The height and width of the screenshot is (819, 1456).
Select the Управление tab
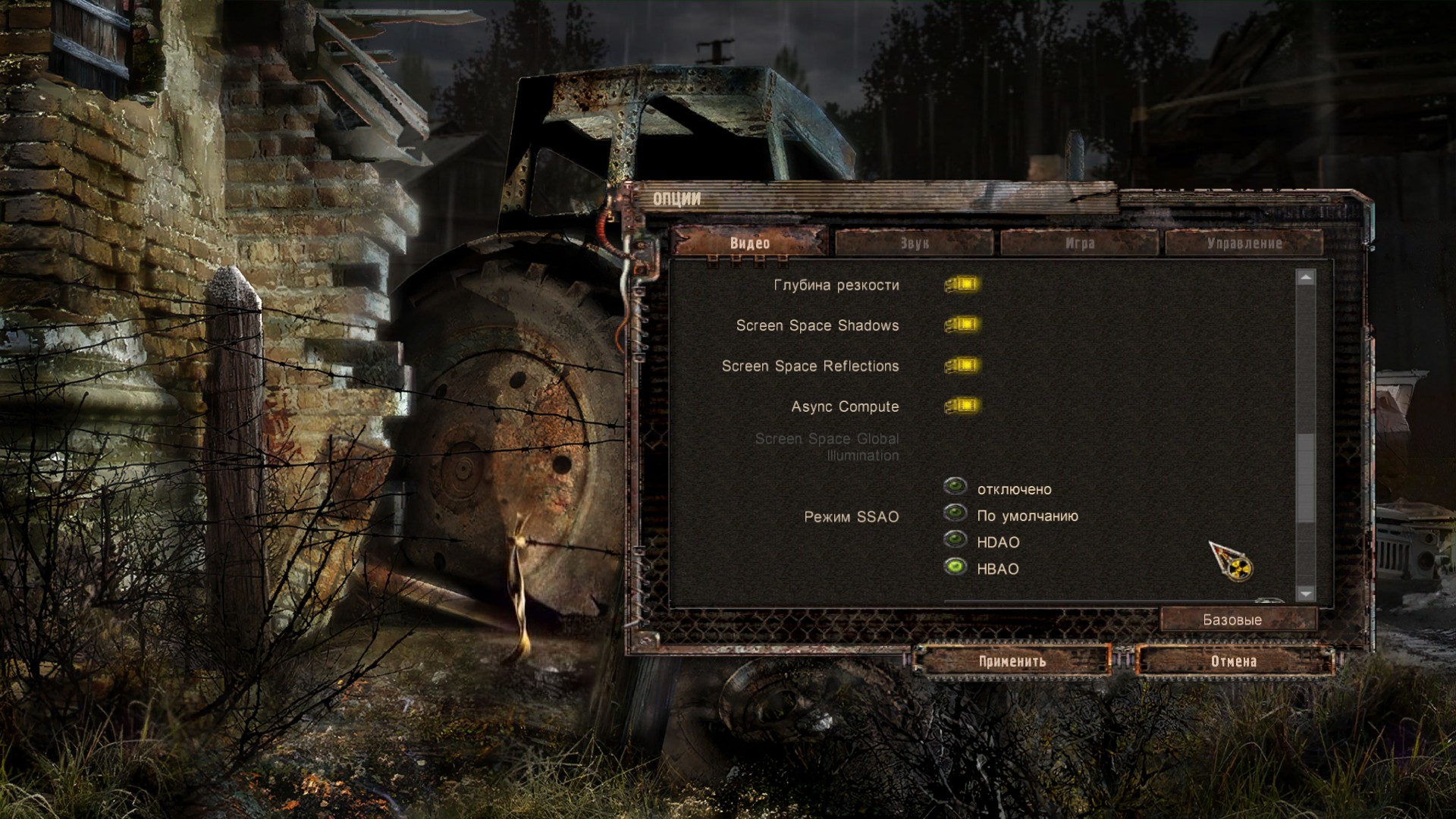click(1244, 243)
